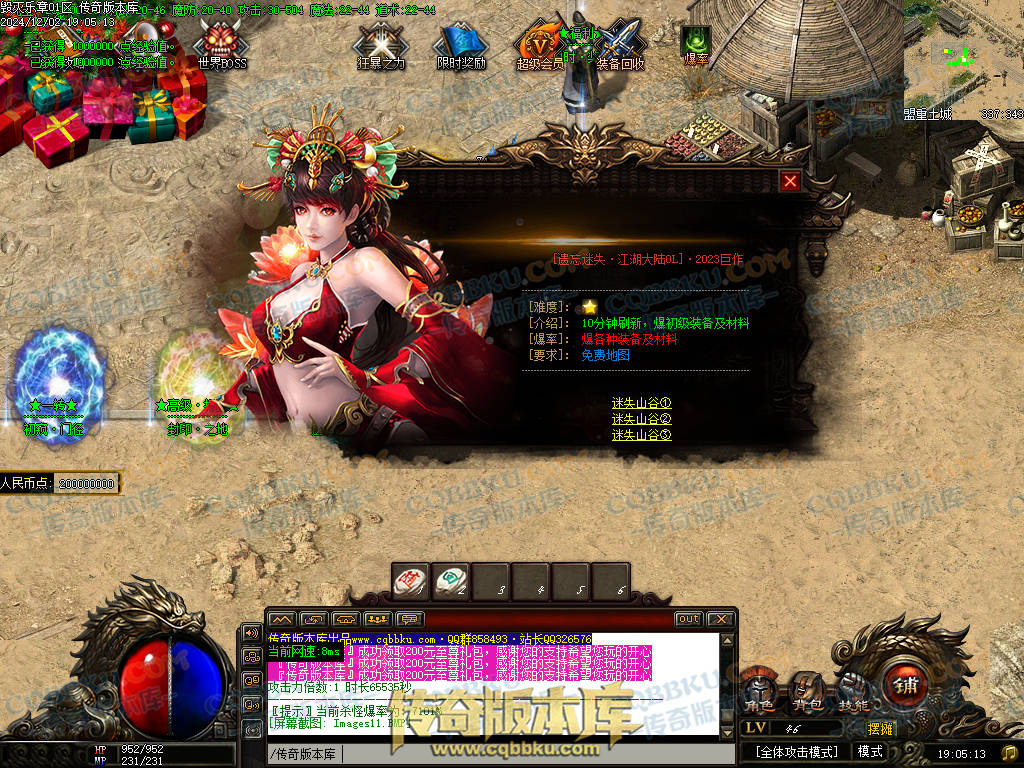The height and width of the screenshot is (768, 1024).
Task: Choose the 迷失山谷② destination
Action: [641, 419]
